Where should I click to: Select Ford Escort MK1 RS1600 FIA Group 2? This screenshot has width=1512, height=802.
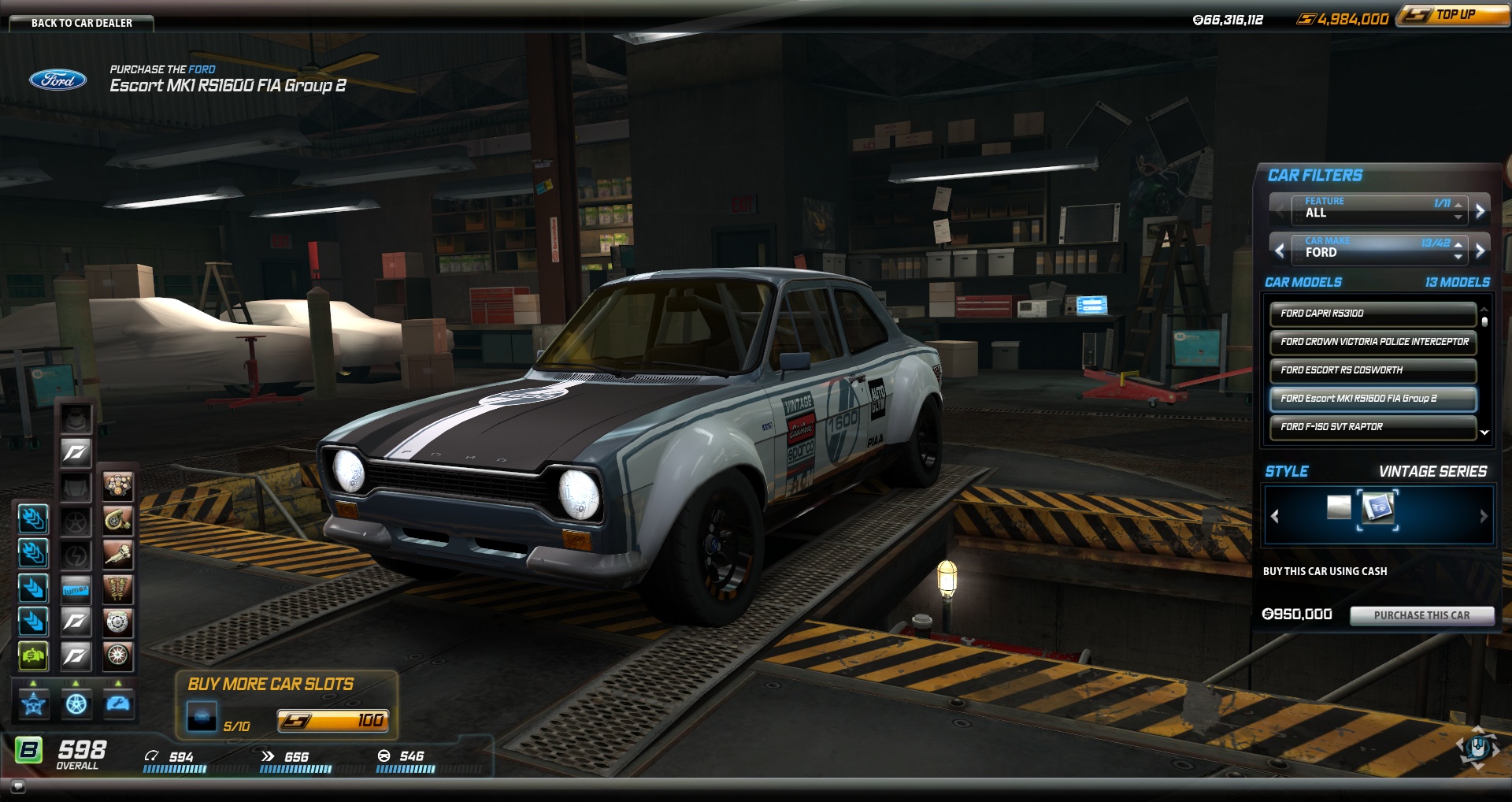(x=1372, y=399)
